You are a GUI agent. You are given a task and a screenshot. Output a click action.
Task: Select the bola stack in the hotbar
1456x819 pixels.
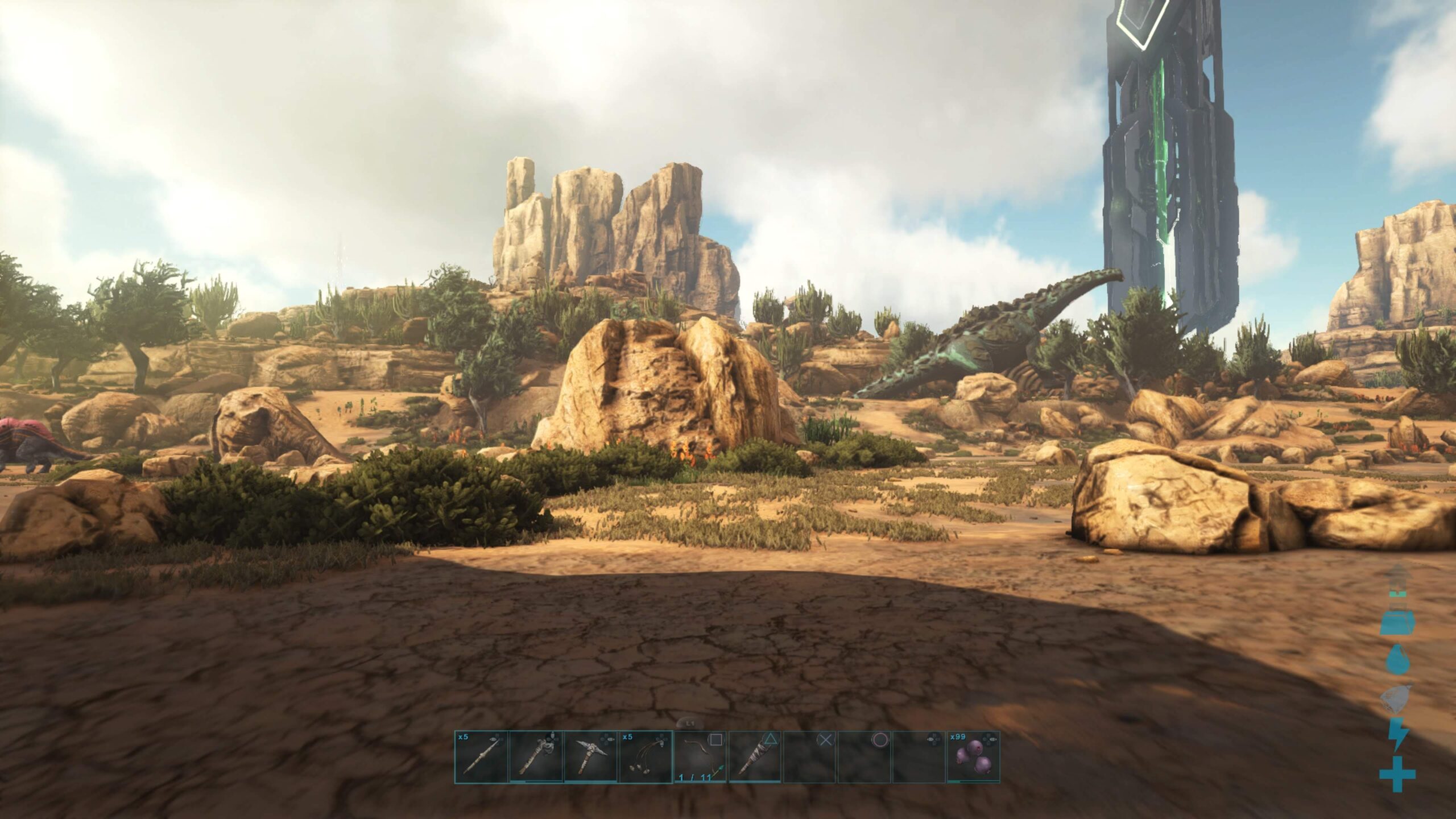pyautogui.click(x=645, y=757)
